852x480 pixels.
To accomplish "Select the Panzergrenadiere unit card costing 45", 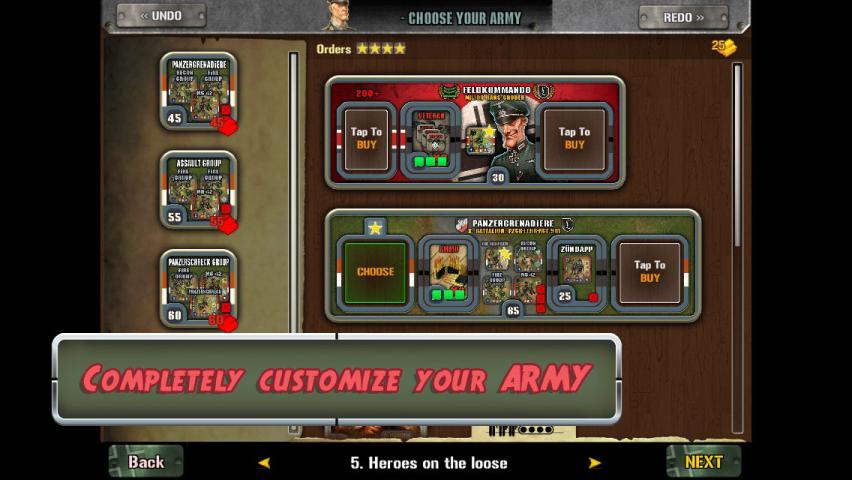I will click(198, 92).
